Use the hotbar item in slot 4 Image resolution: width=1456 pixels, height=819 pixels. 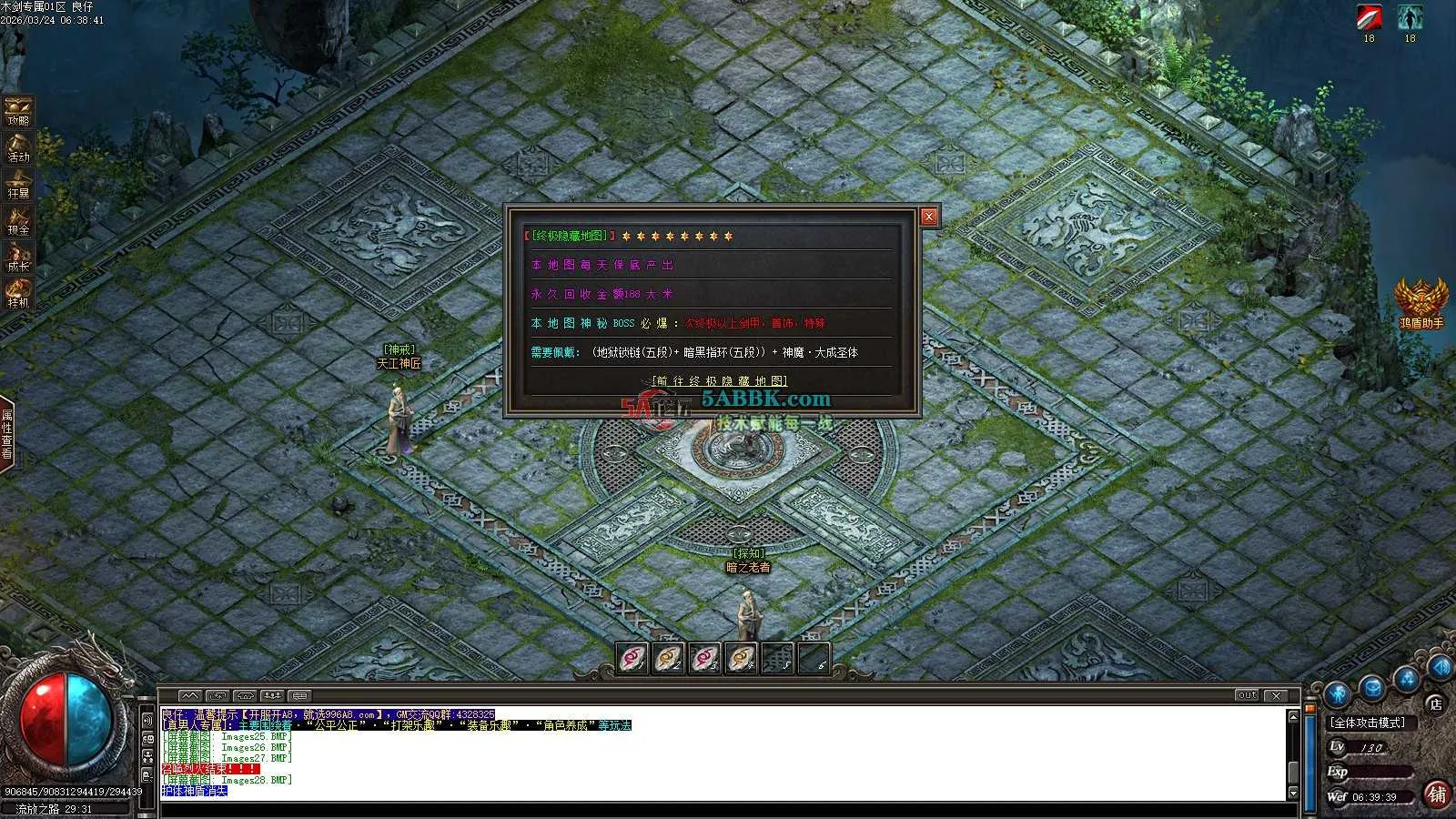(742, 658)
